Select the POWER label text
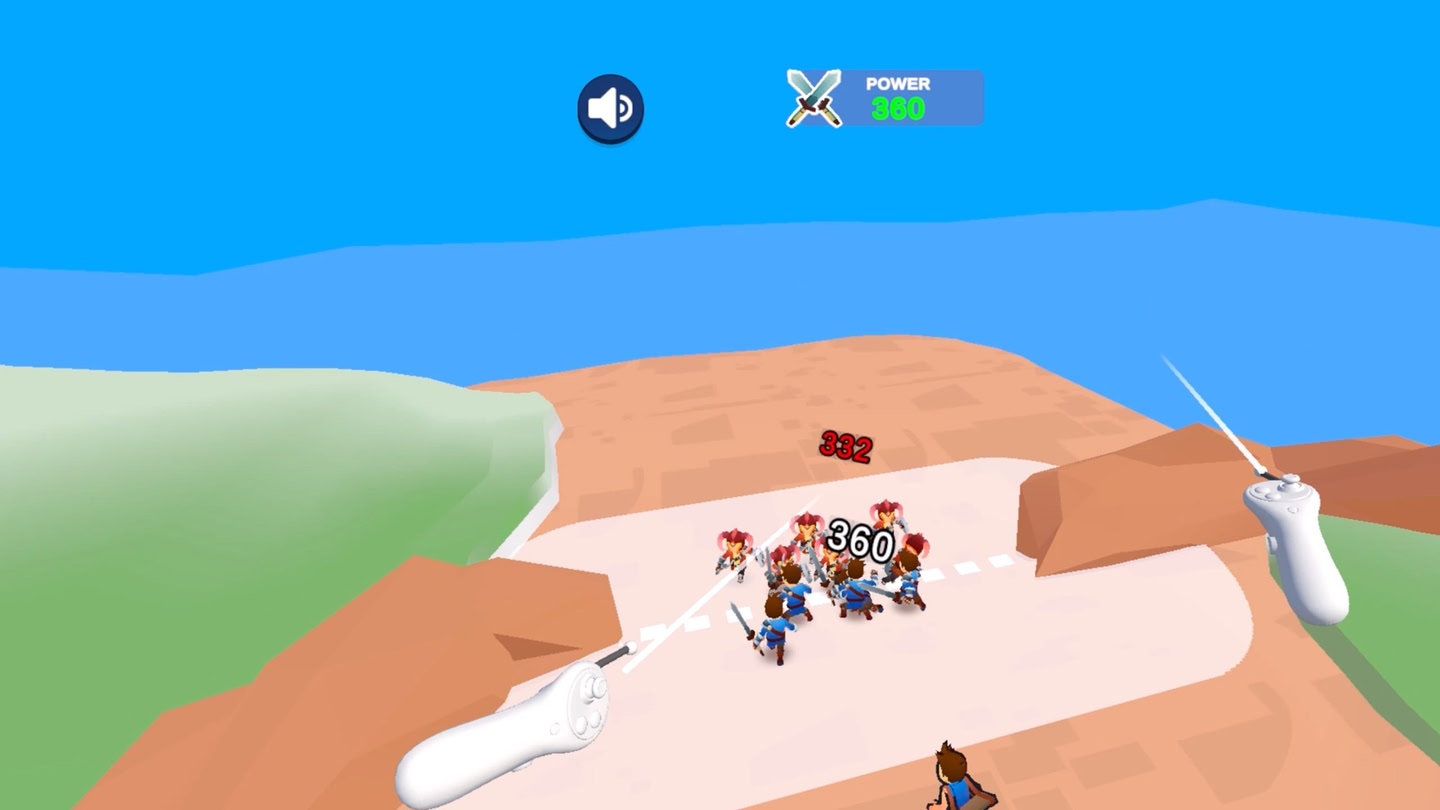This screenshot has height=810, width=1440. click(897, 83)
